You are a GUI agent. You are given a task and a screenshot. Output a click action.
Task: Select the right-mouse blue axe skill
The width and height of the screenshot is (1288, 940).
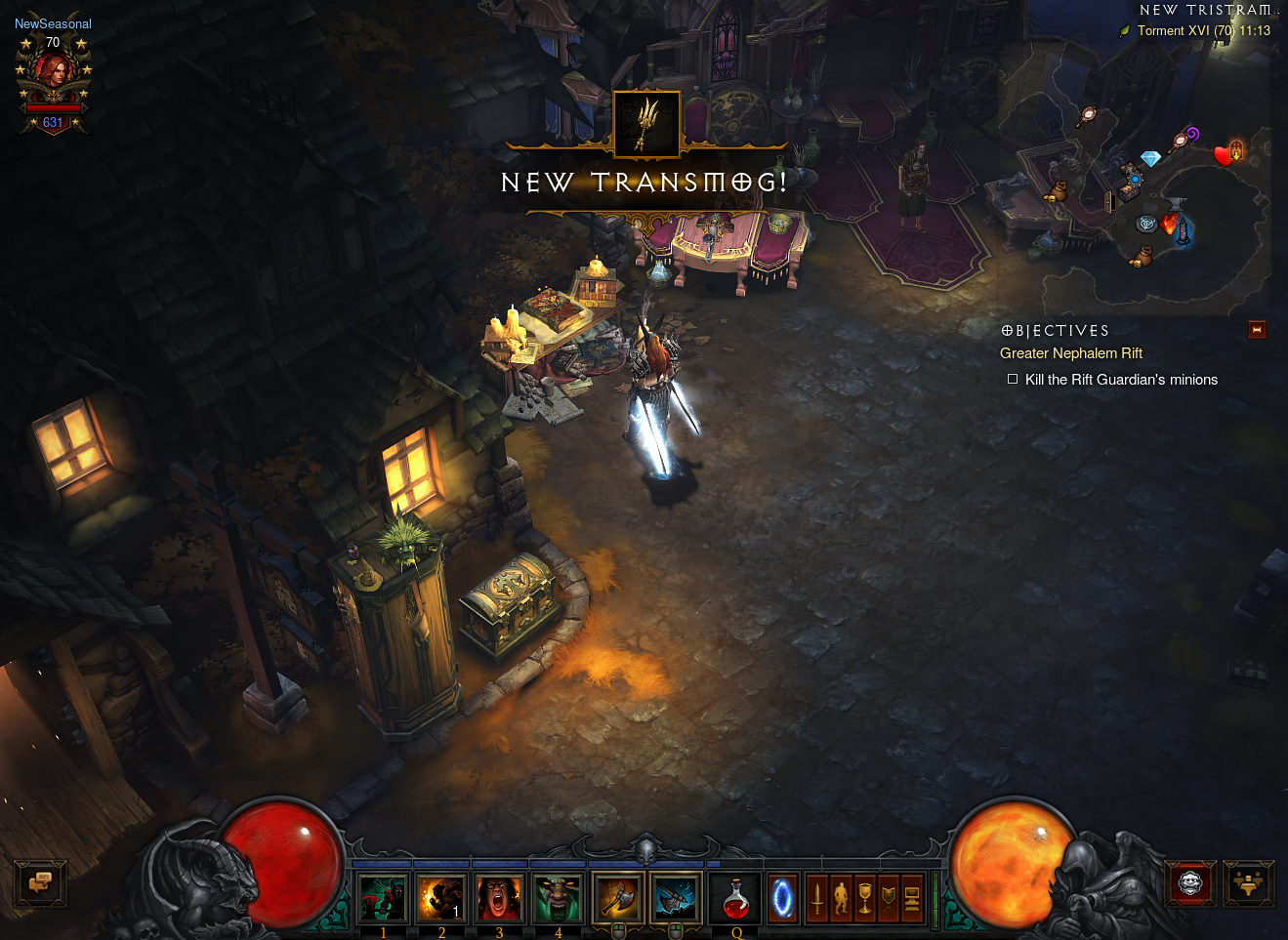(676, 897)
